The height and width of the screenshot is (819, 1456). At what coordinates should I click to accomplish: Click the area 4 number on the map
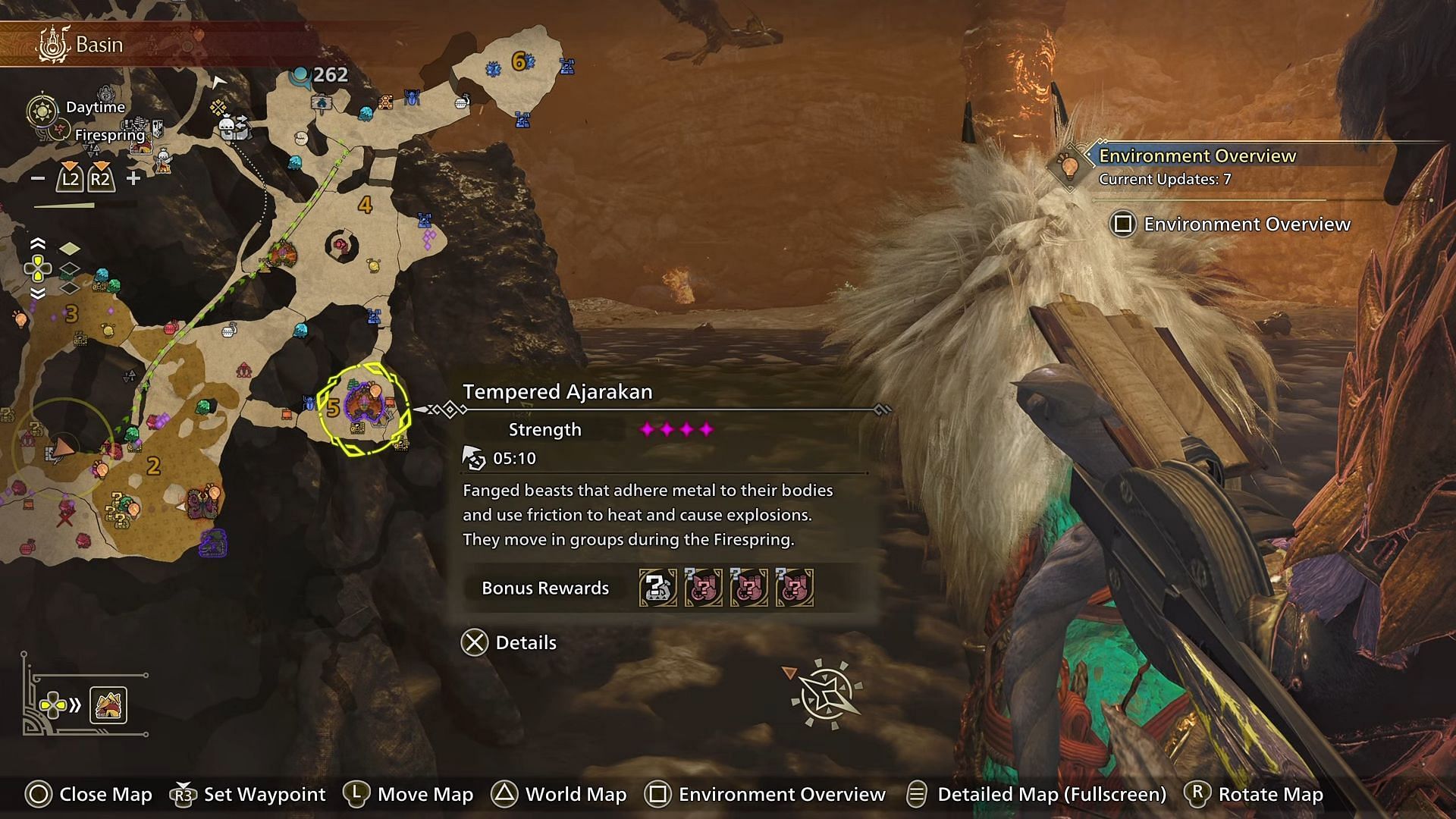coord(366,205)
